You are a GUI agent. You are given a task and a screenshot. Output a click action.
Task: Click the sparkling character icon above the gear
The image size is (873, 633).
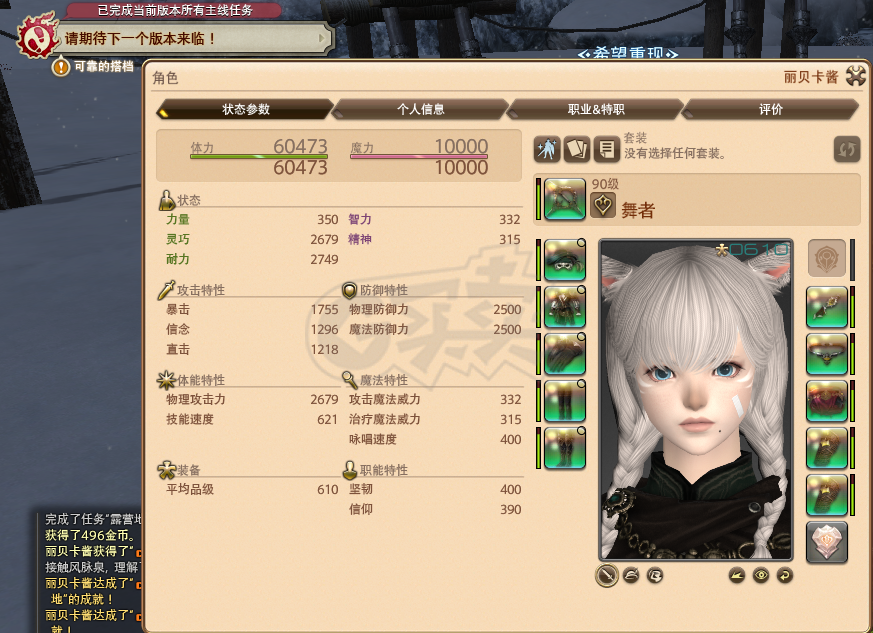[x=547, y=150]
